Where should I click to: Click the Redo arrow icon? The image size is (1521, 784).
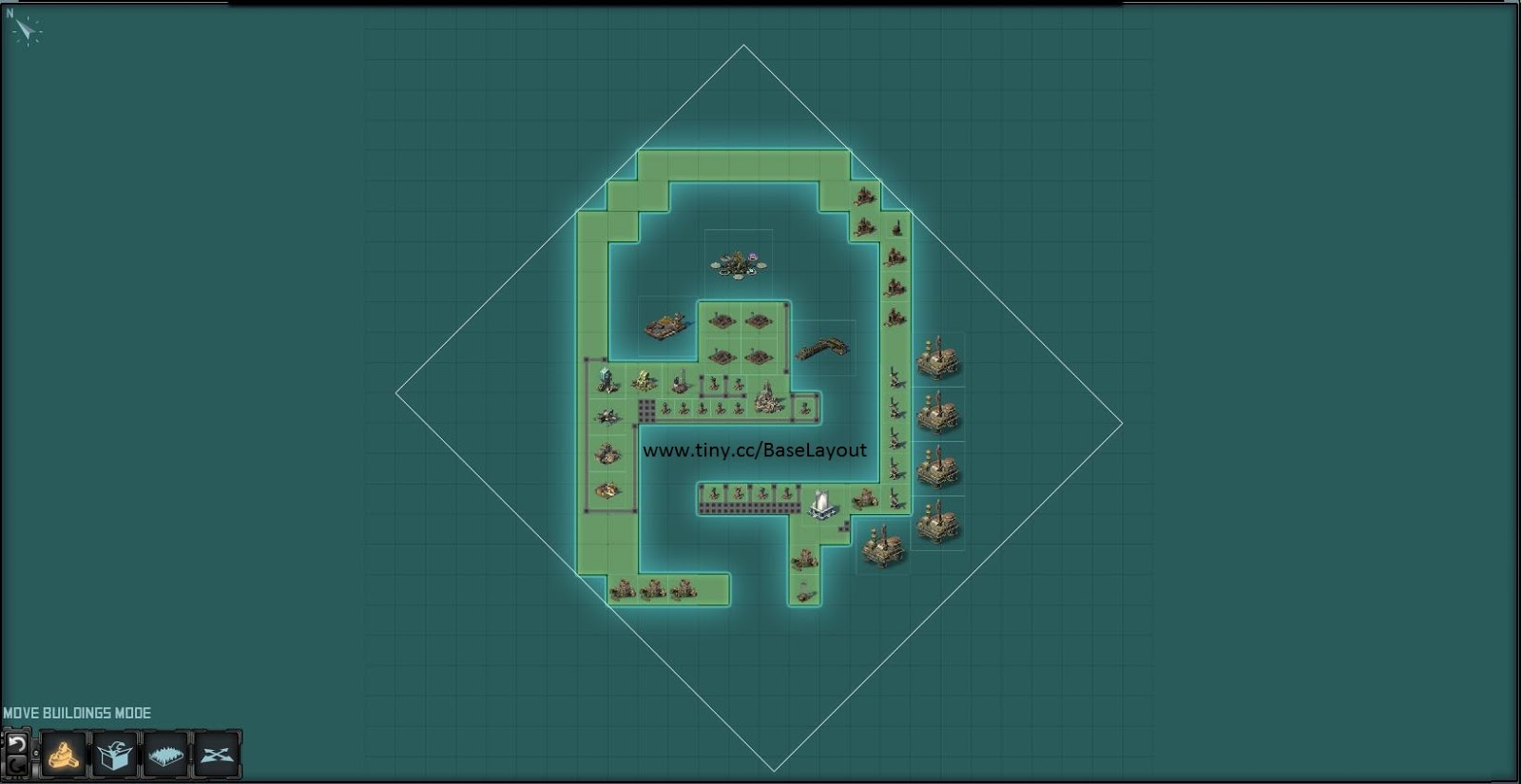[x=17, y=767]
